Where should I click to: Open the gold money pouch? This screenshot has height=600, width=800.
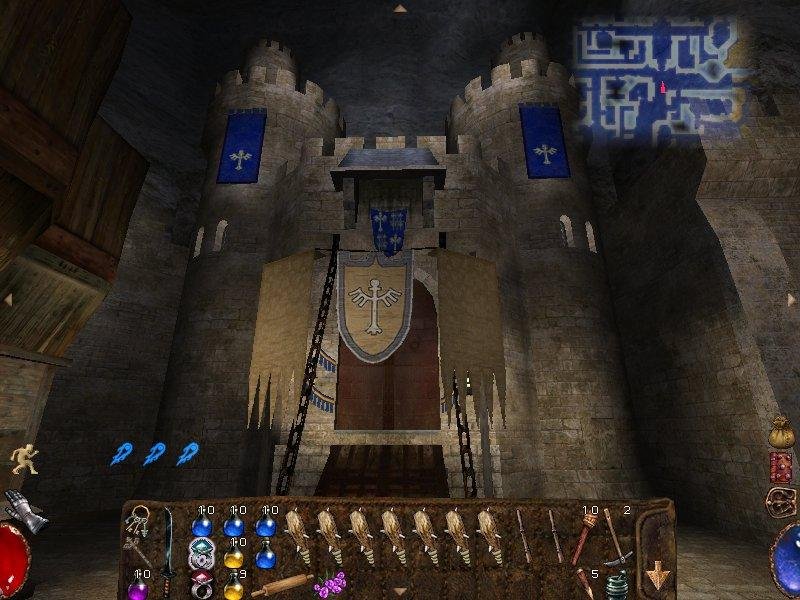pos(781,433)
